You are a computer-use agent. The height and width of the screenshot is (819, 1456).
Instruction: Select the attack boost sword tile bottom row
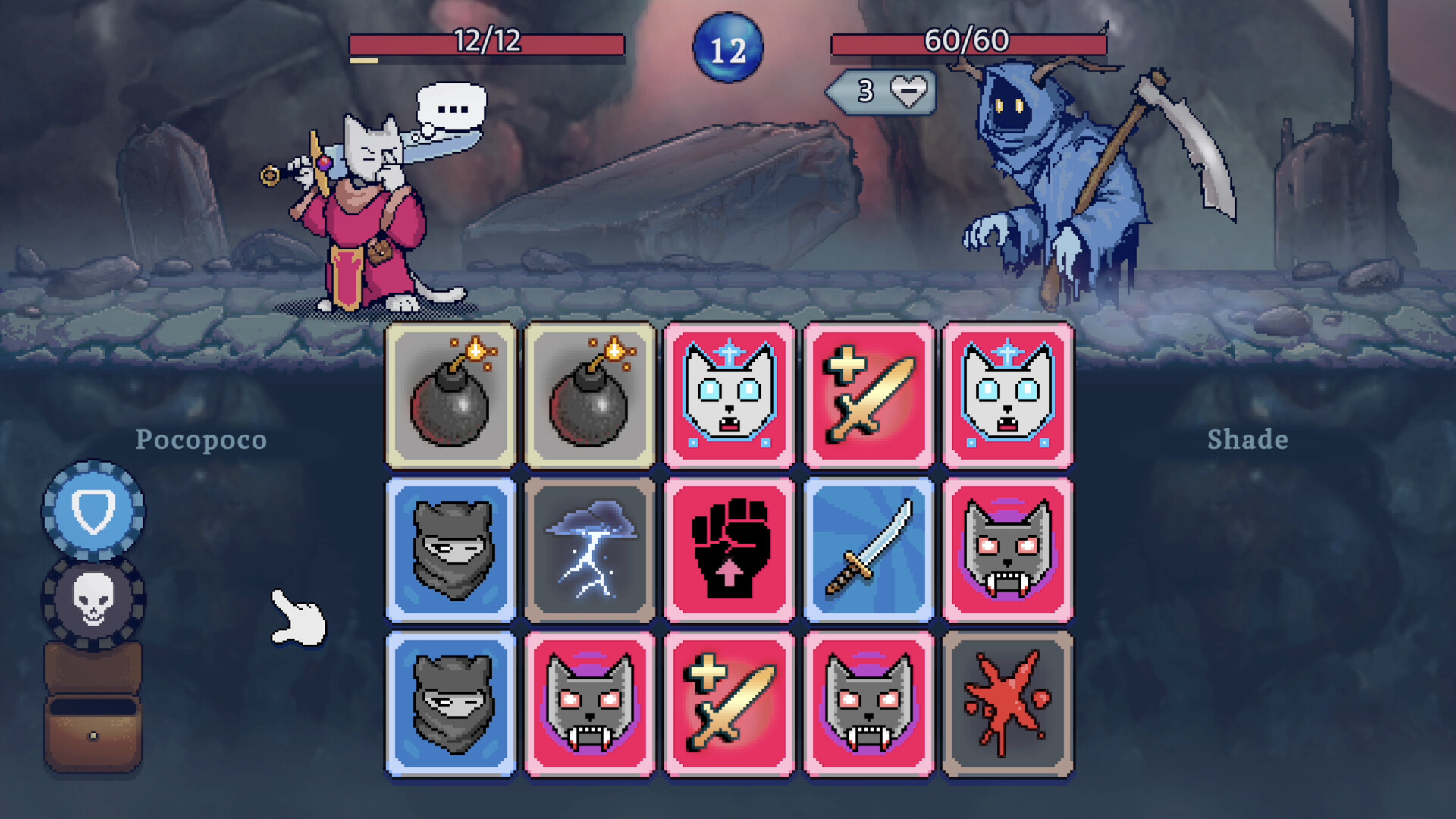[729, 703]
